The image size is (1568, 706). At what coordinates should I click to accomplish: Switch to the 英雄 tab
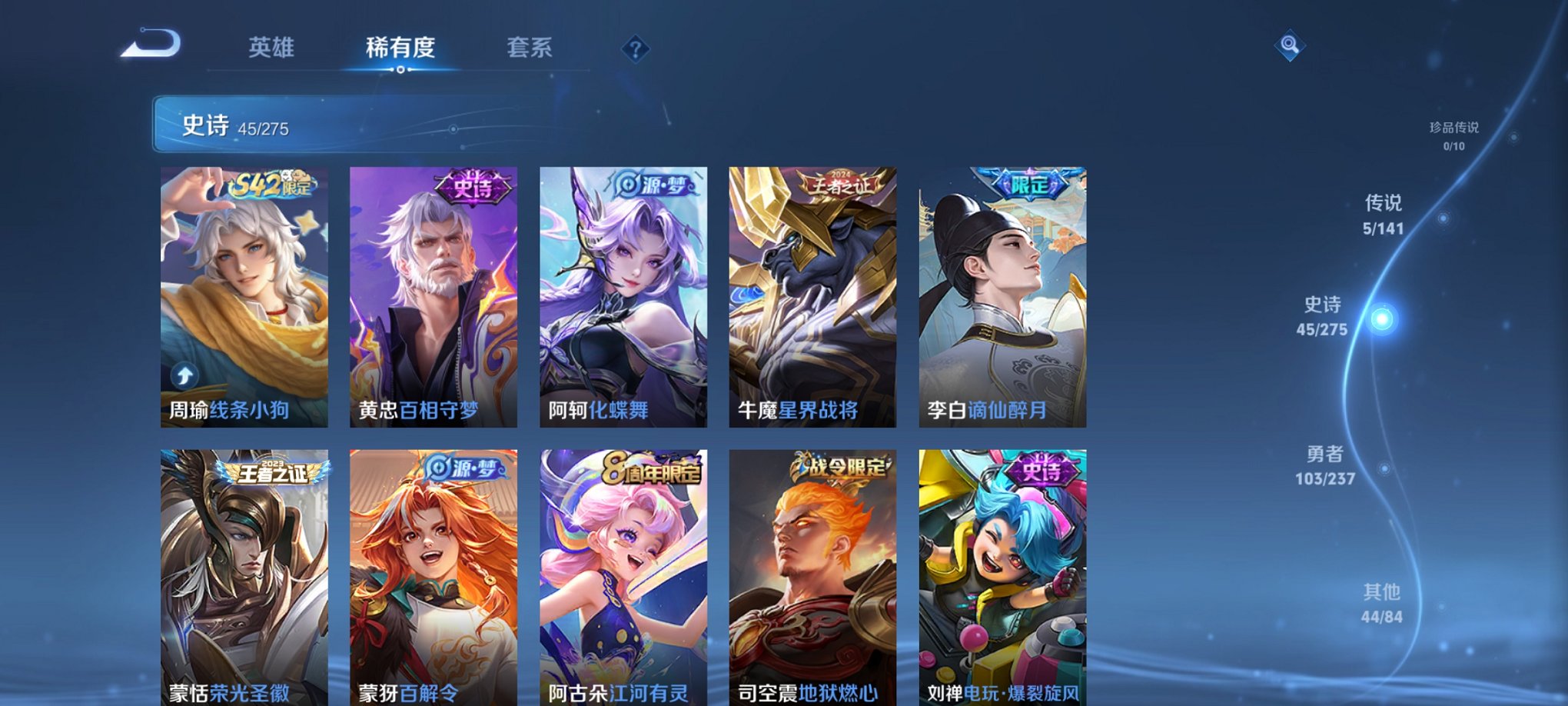pyautogui.click(x=273, y=46)
